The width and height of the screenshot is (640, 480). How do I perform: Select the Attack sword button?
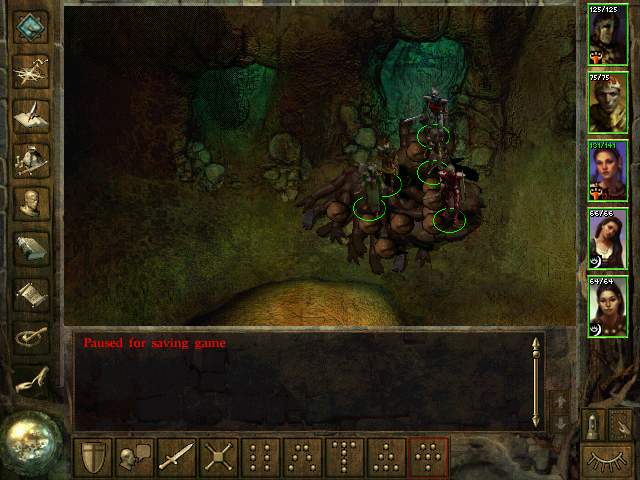[x=176, y=458]
